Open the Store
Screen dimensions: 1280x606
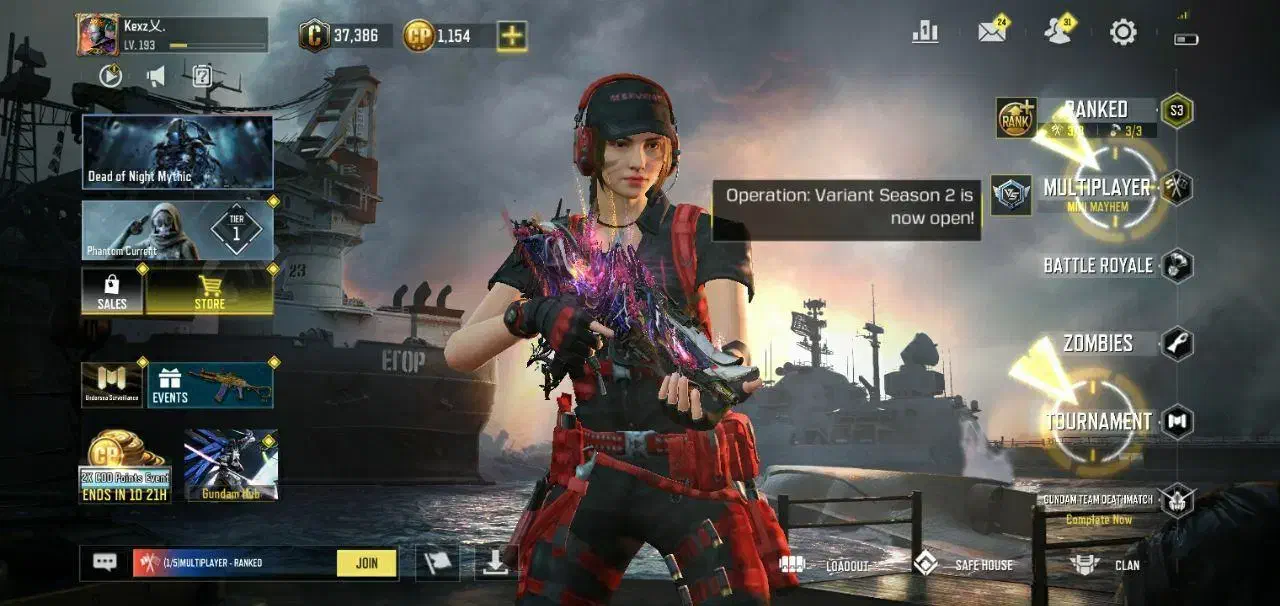coord(209,292)
